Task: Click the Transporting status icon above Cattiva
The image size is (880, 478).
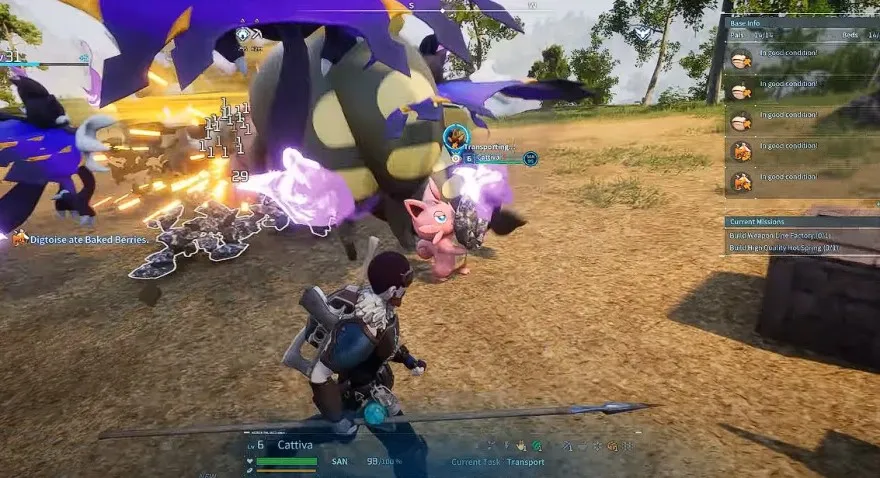Action: click(456, 136)
